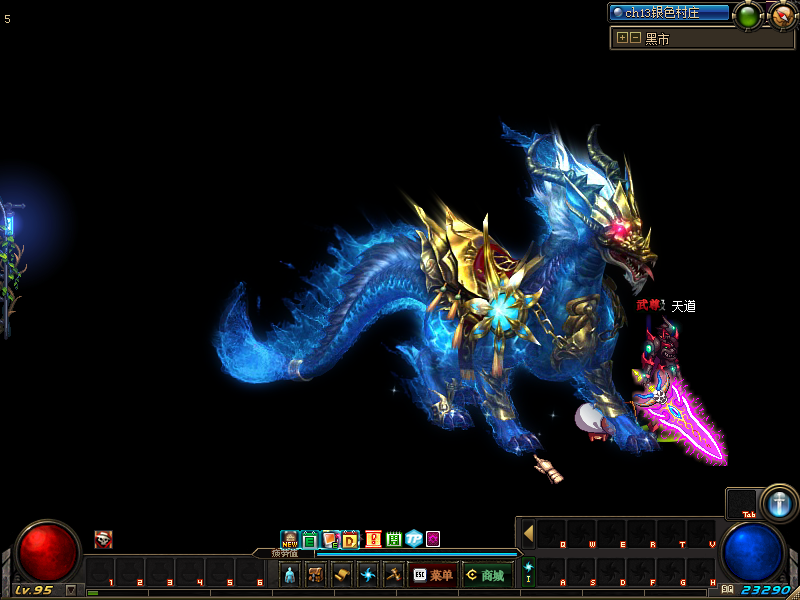Open the ESC 菜单 menu button
Viewport: 800px width, 600px height.
coord(433,575)
